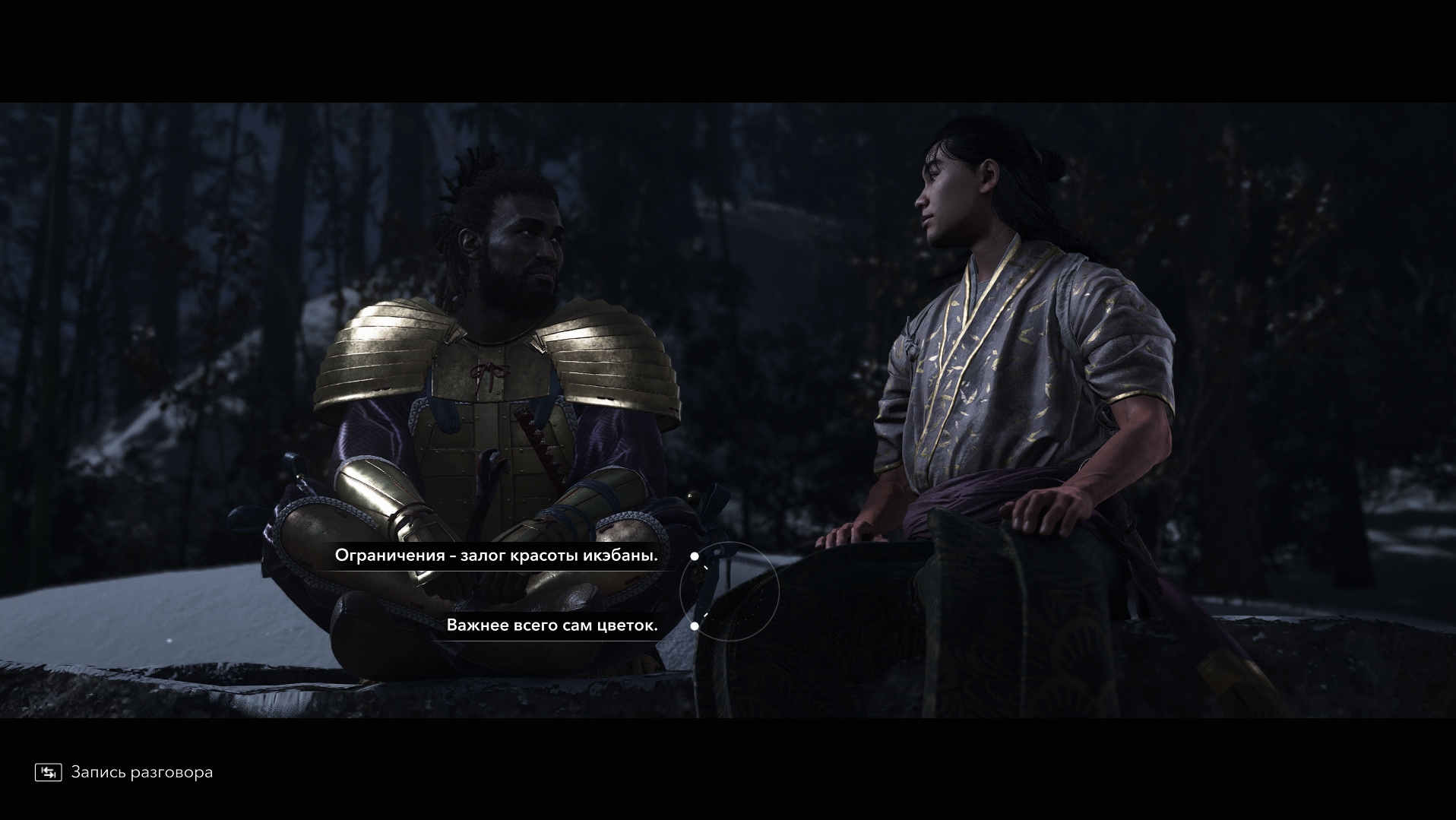Image resolution: width=1456 pixels, height=820 pixels.
Task: Select dialogue option "Важнее всего сам цветок."
Action: (552, 625)
